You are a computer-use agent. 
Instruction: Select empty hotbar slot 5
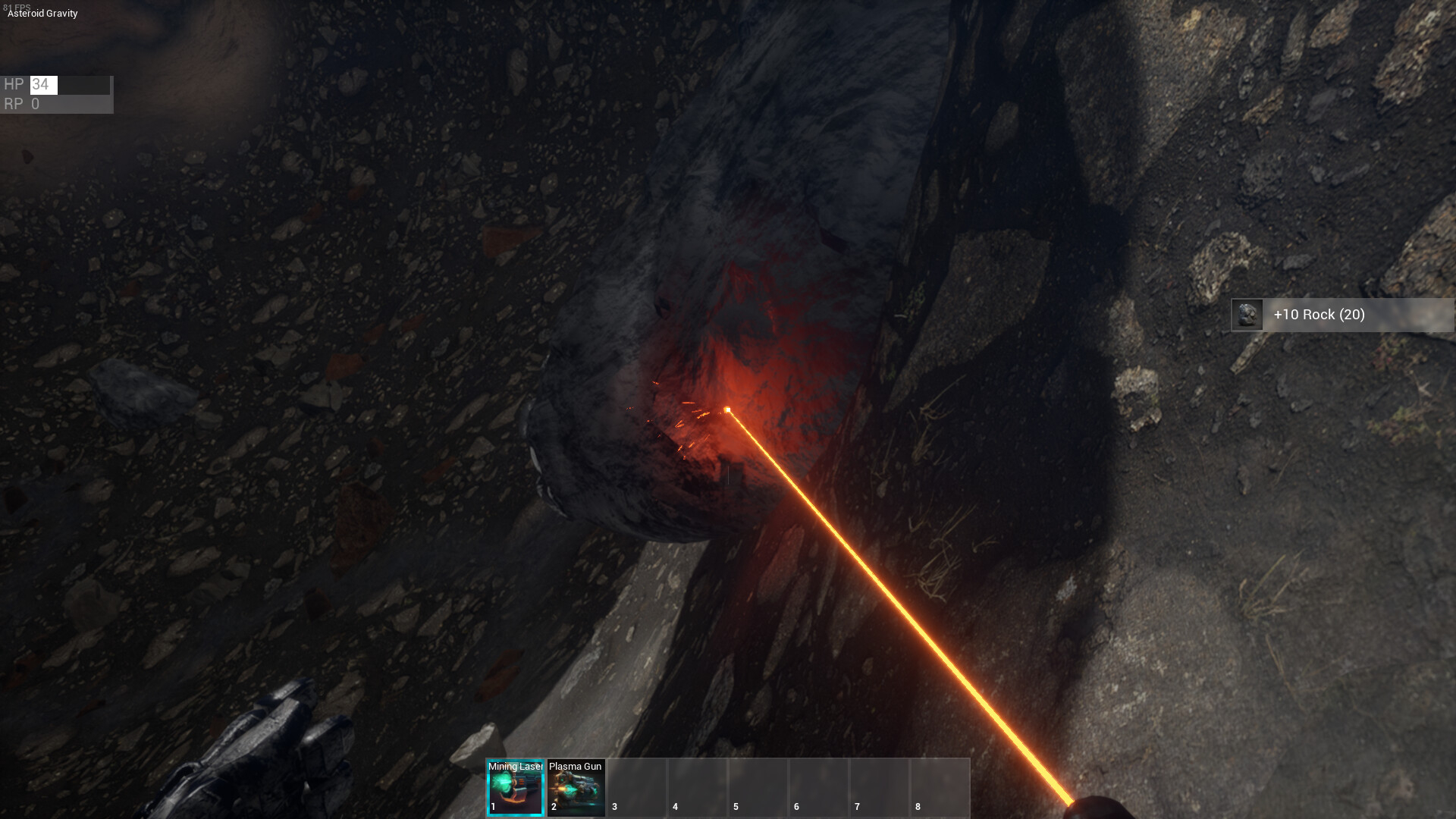[758, 787]
